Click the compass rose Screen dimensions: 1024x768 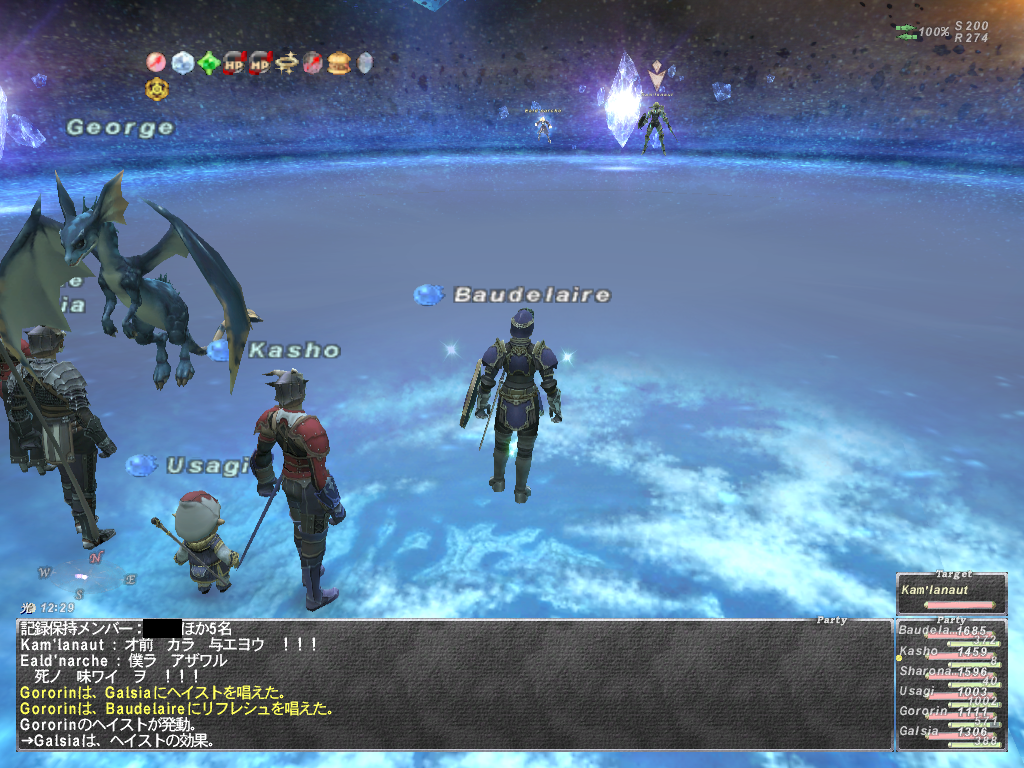tap(87, 572)
